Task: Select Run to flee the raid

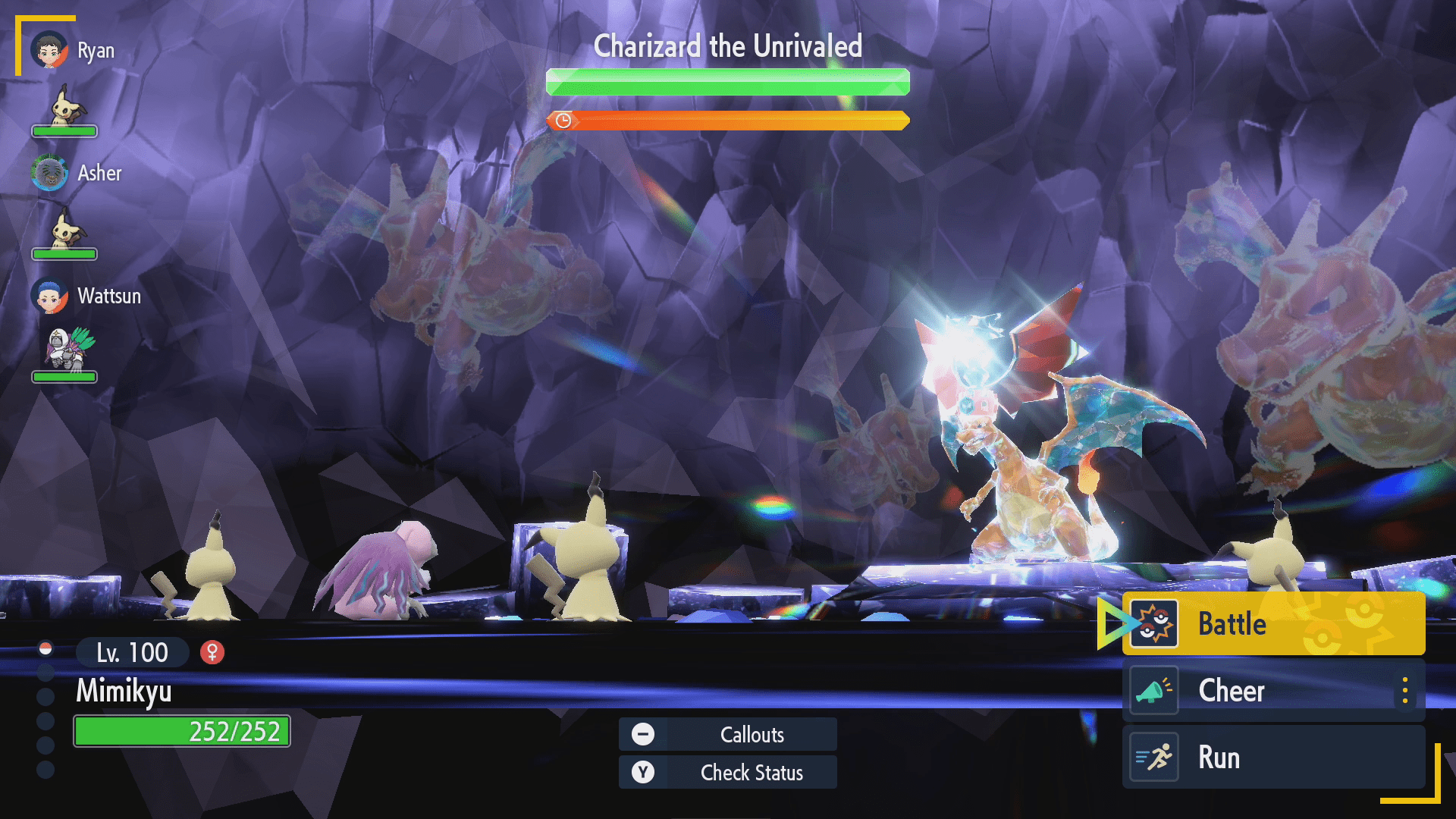Action: 1272,758
